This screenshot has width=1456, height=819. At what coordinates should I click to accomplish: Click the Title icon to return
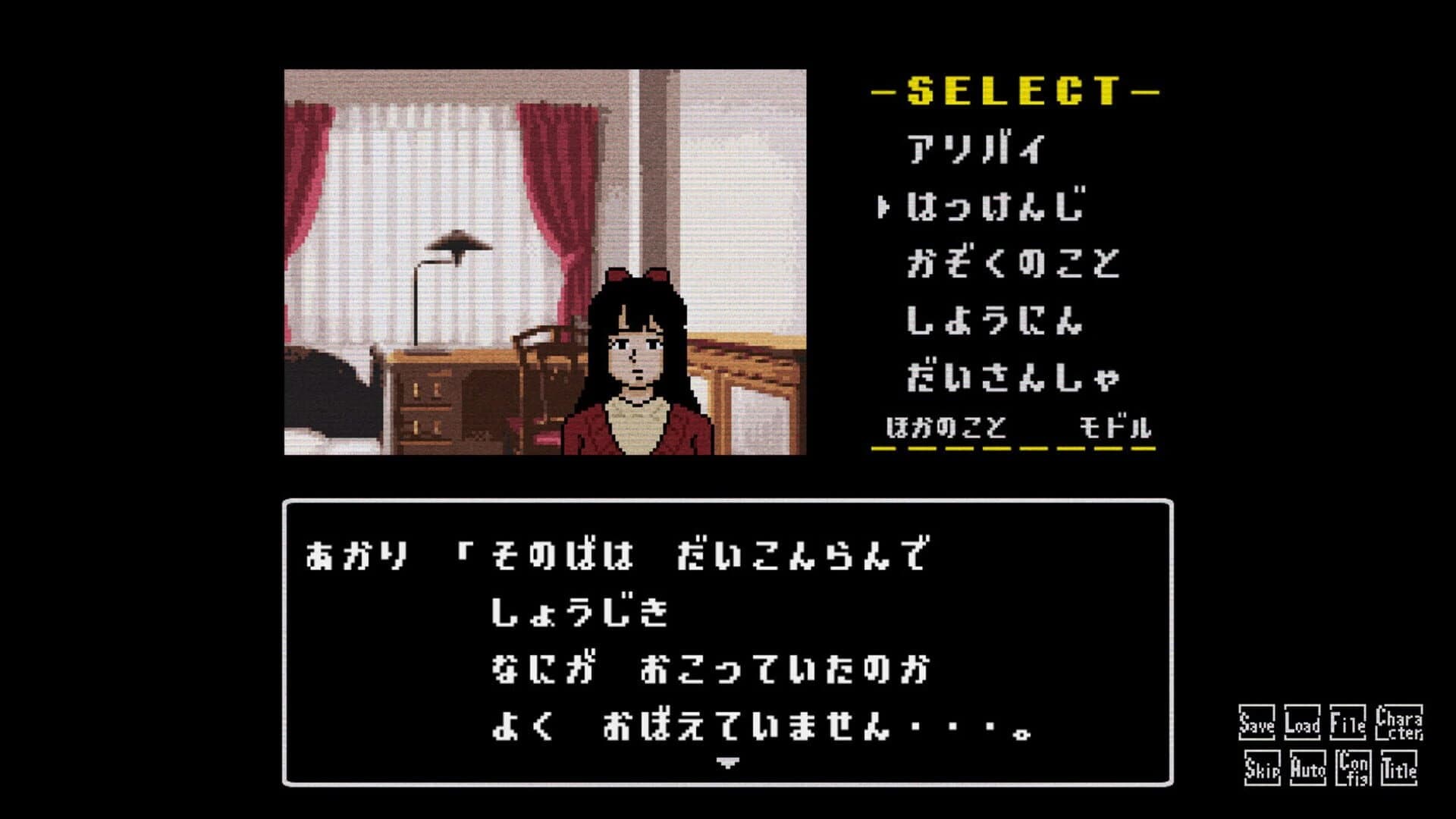pyautogui.click(x=1398, y=768)
